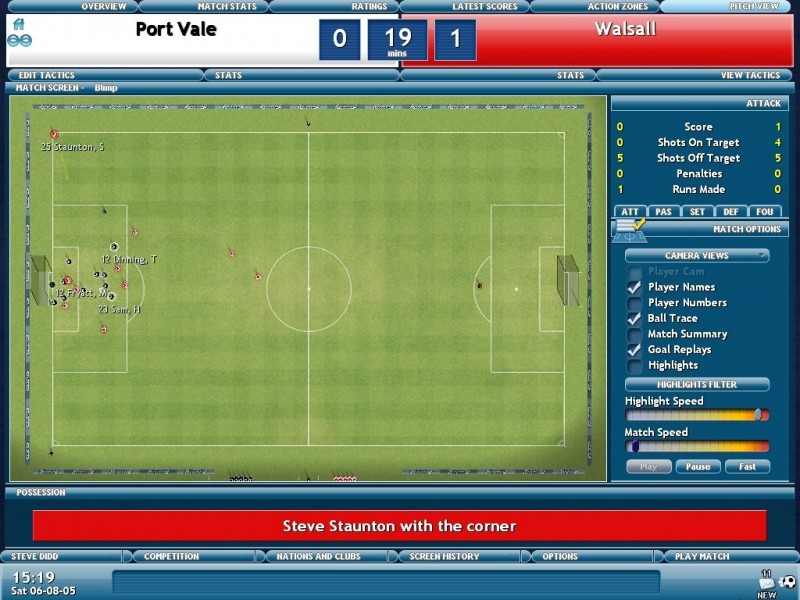Select the DEF stats tab
Screen dimensions: 800x600
731,211
